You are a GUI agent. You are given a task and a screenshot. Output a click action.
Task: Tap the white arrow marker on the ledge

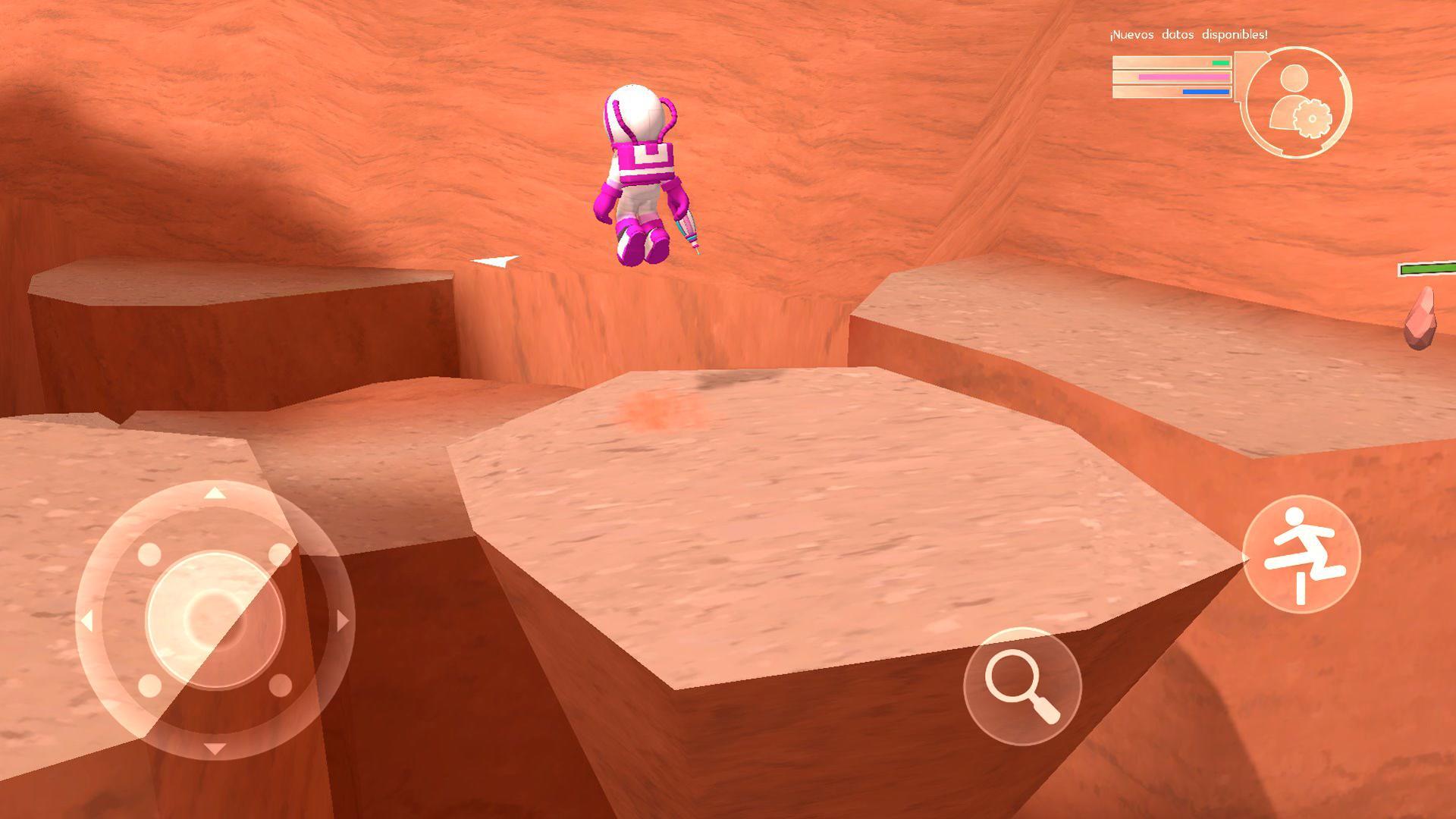click(497, 262)
